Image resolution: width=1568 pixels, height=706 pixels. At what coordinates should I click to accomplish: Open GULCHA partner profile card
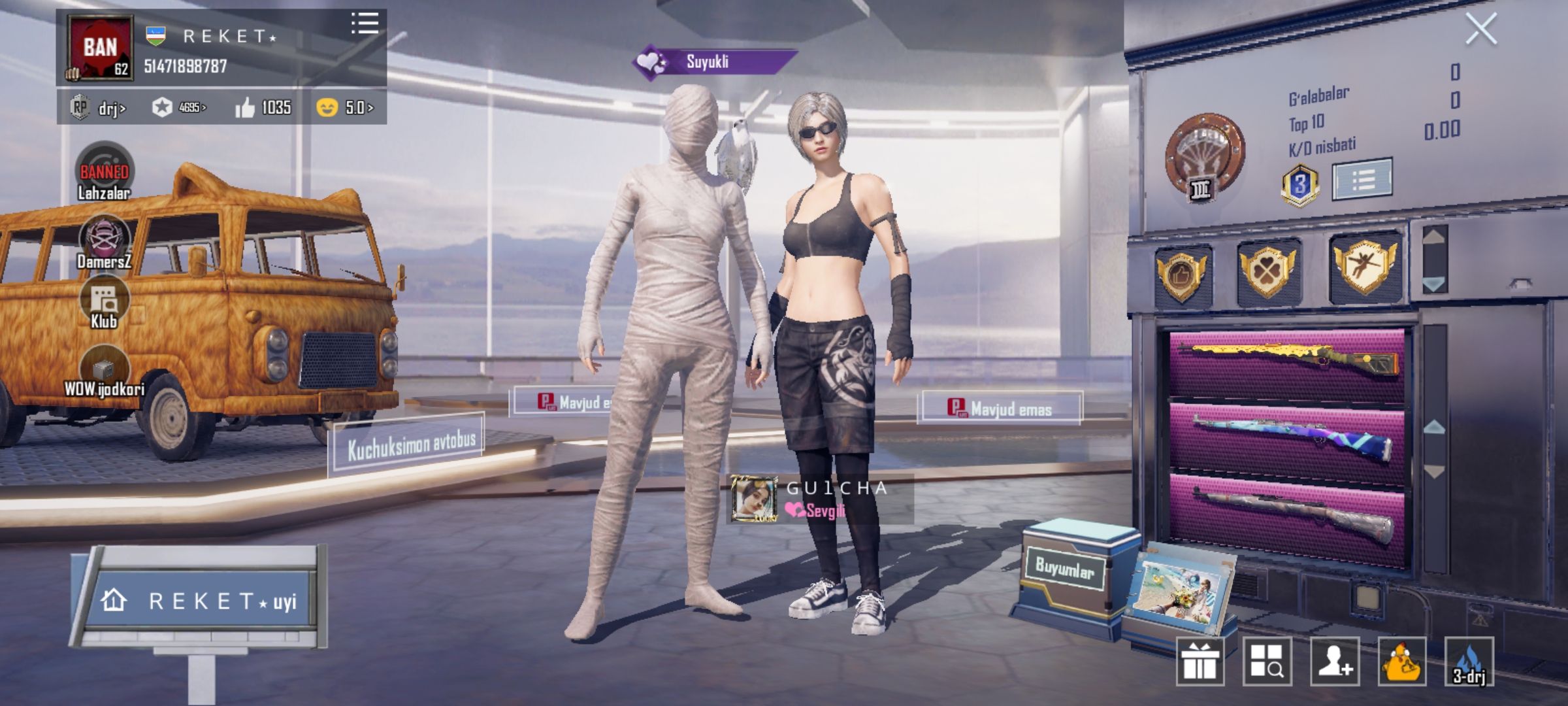click(x=820, y=499)
